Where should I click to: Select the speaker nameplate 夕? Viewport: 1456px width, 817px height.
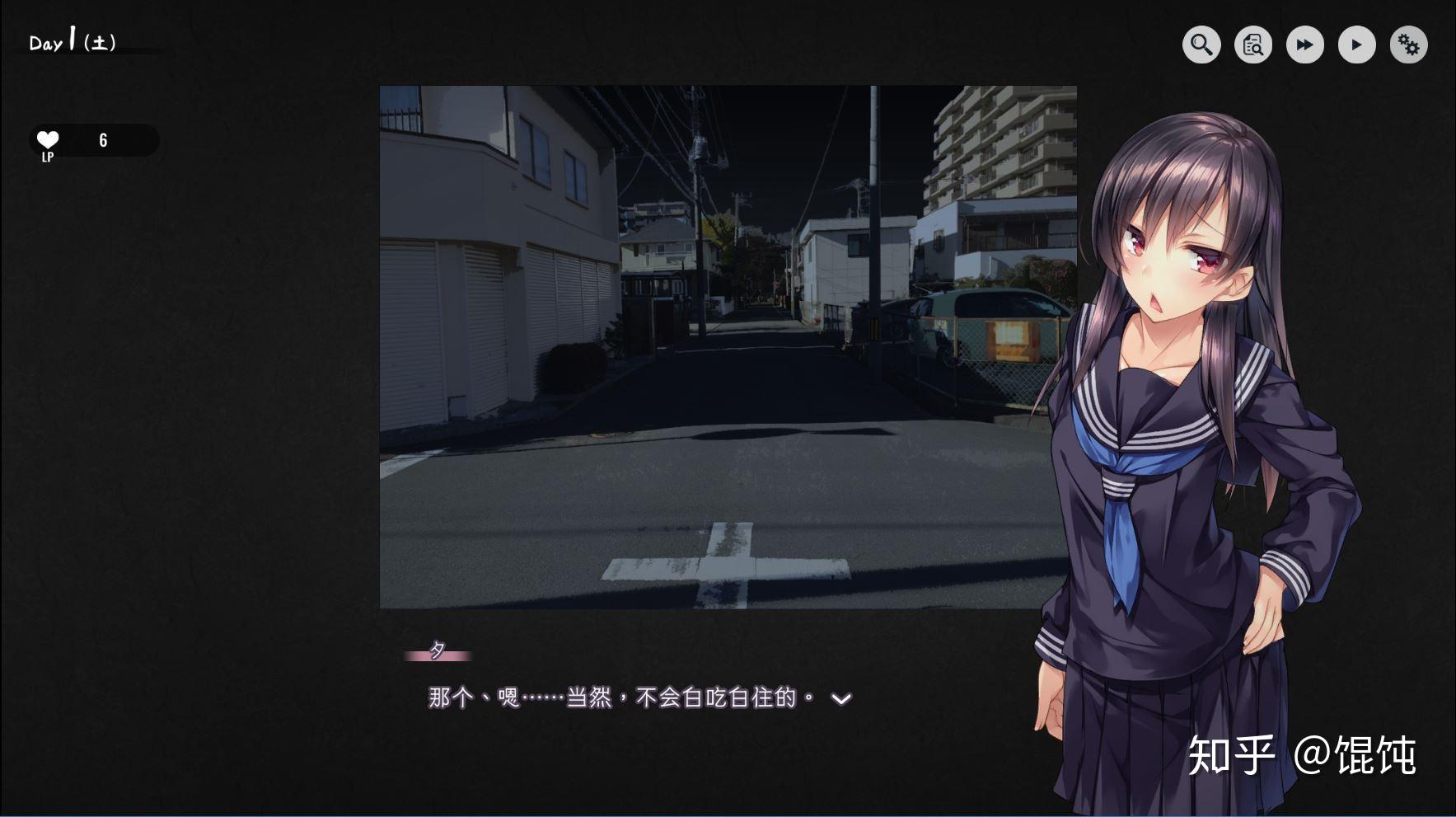pos(438,650)
